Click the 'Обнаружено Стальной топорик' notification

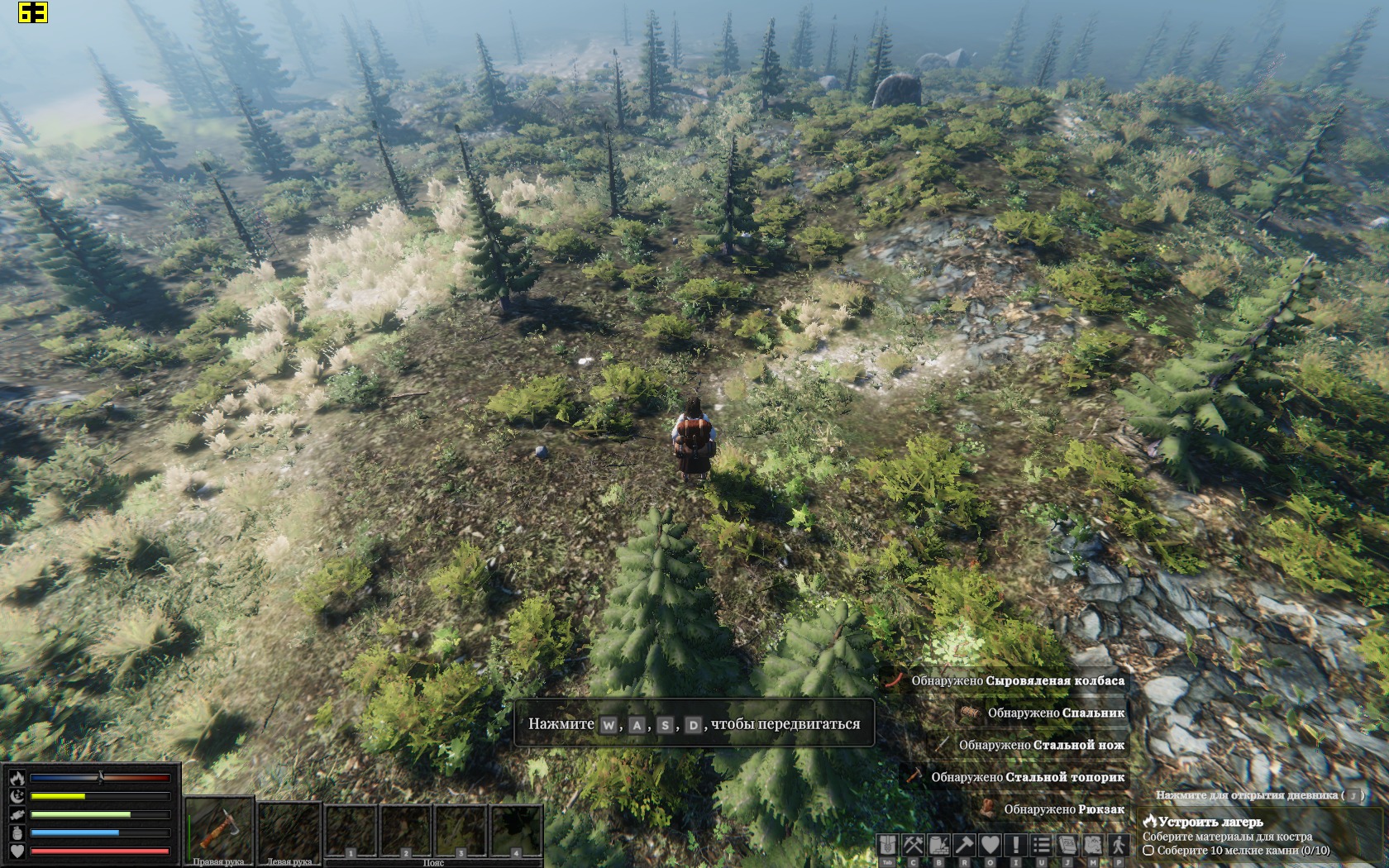[1027, 777]
